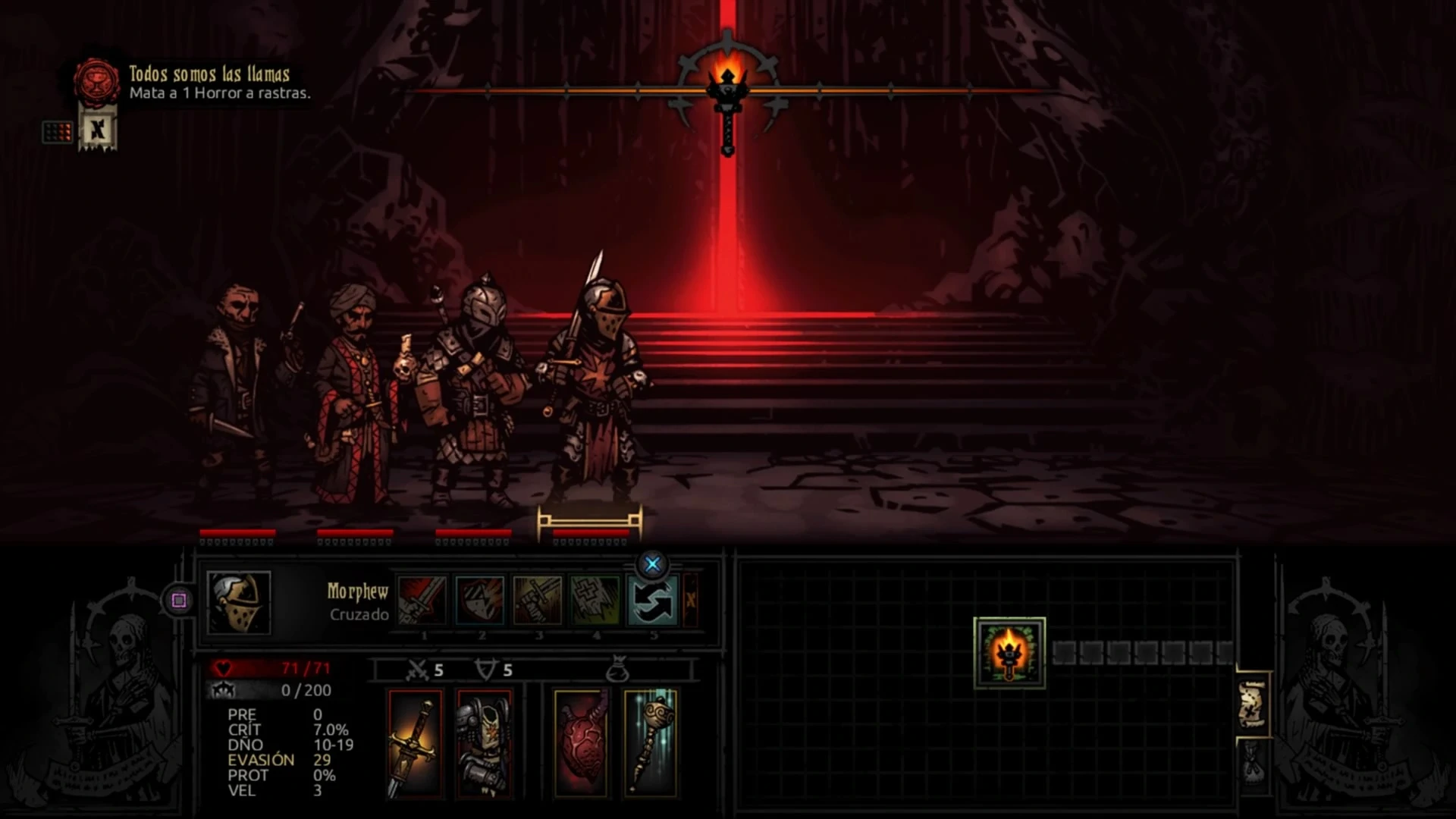
Task: Click the pass turn X strip
Action: tap(690, 601)
